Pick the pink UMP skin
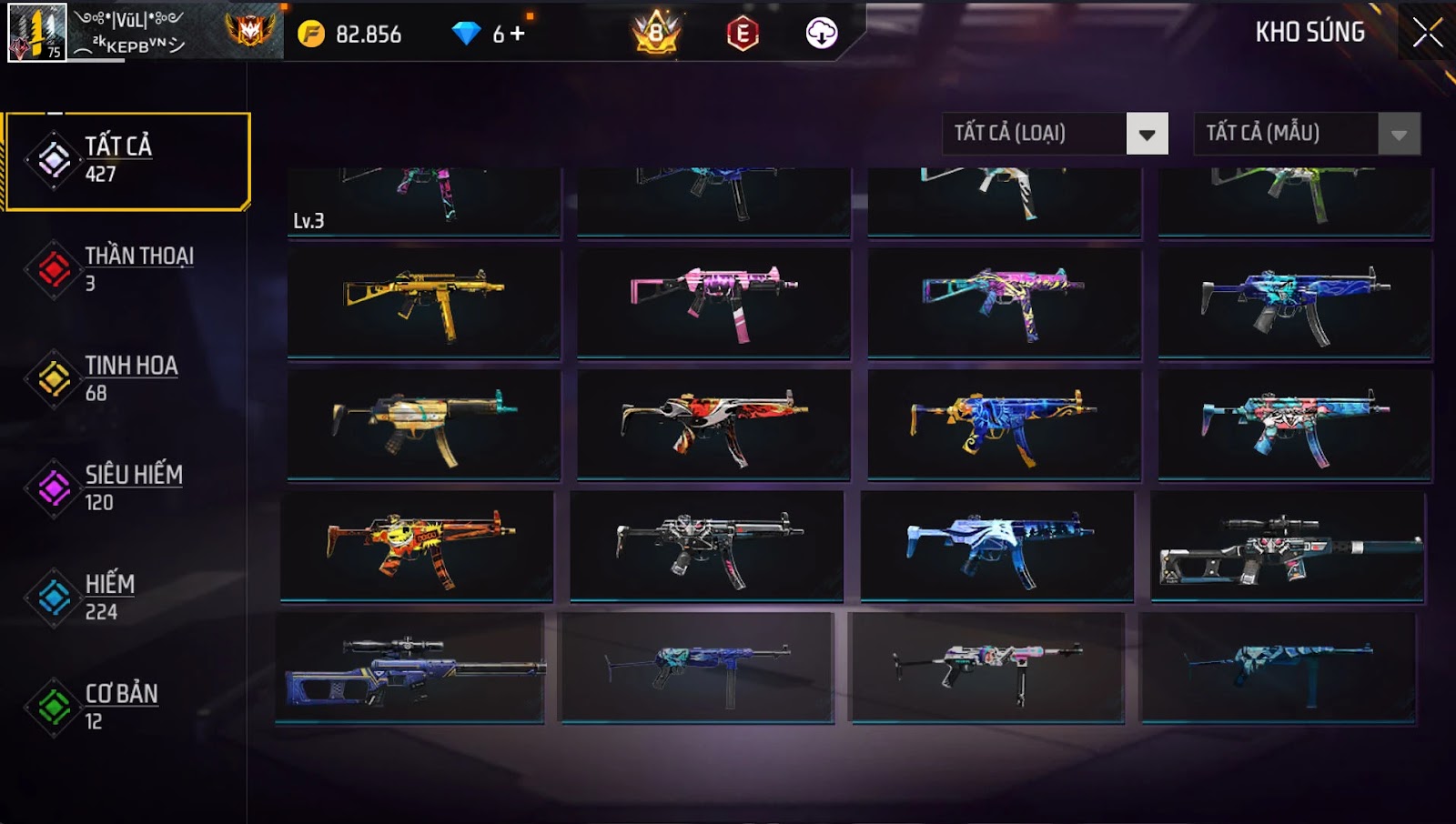 pyautogui.click(x=714, y=302)
